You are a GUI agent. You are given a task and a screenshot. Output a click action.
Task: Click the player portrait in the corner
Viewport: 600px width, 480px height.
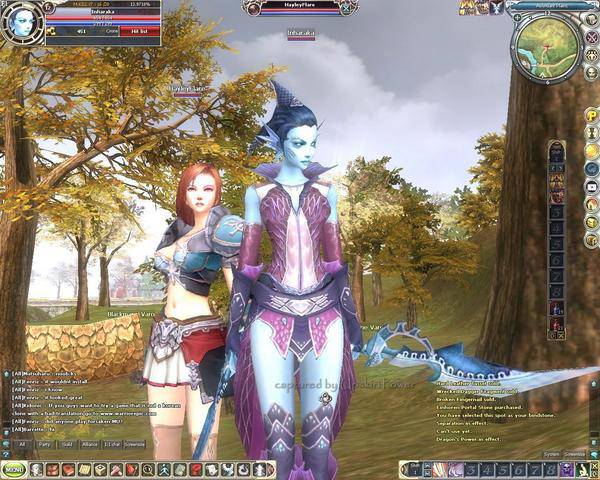20,22
